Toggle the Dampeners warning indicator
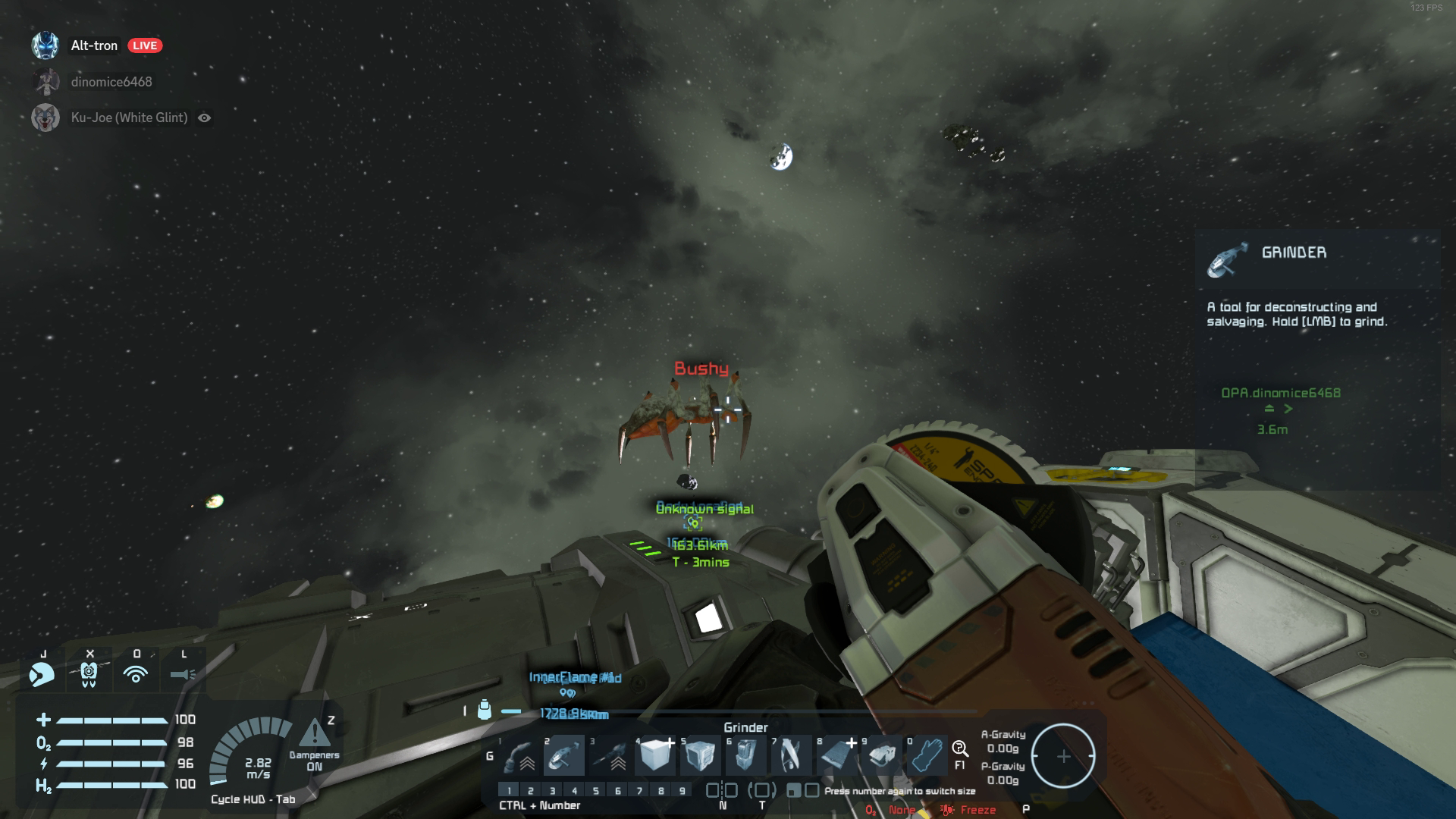This screenshot has width=1456, height=819. [x=314, y=734]
